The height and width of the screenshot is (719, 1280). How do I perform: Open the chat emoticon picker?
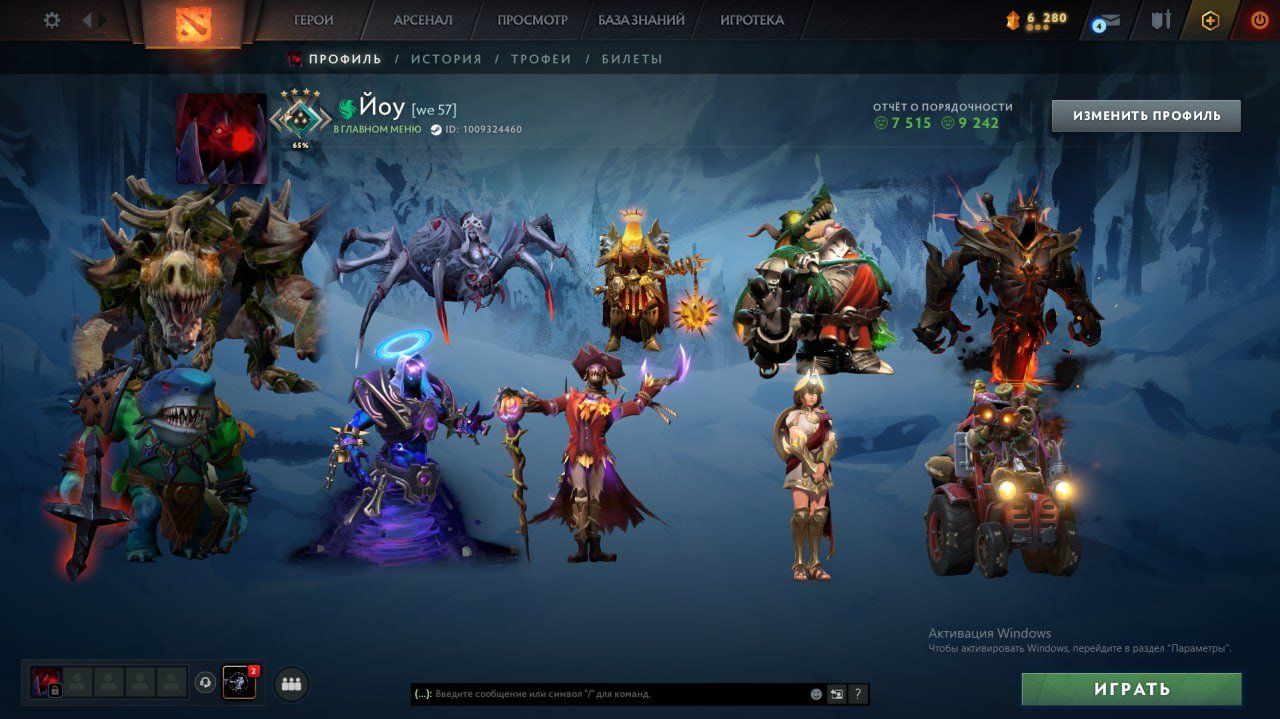coord(816,694)
